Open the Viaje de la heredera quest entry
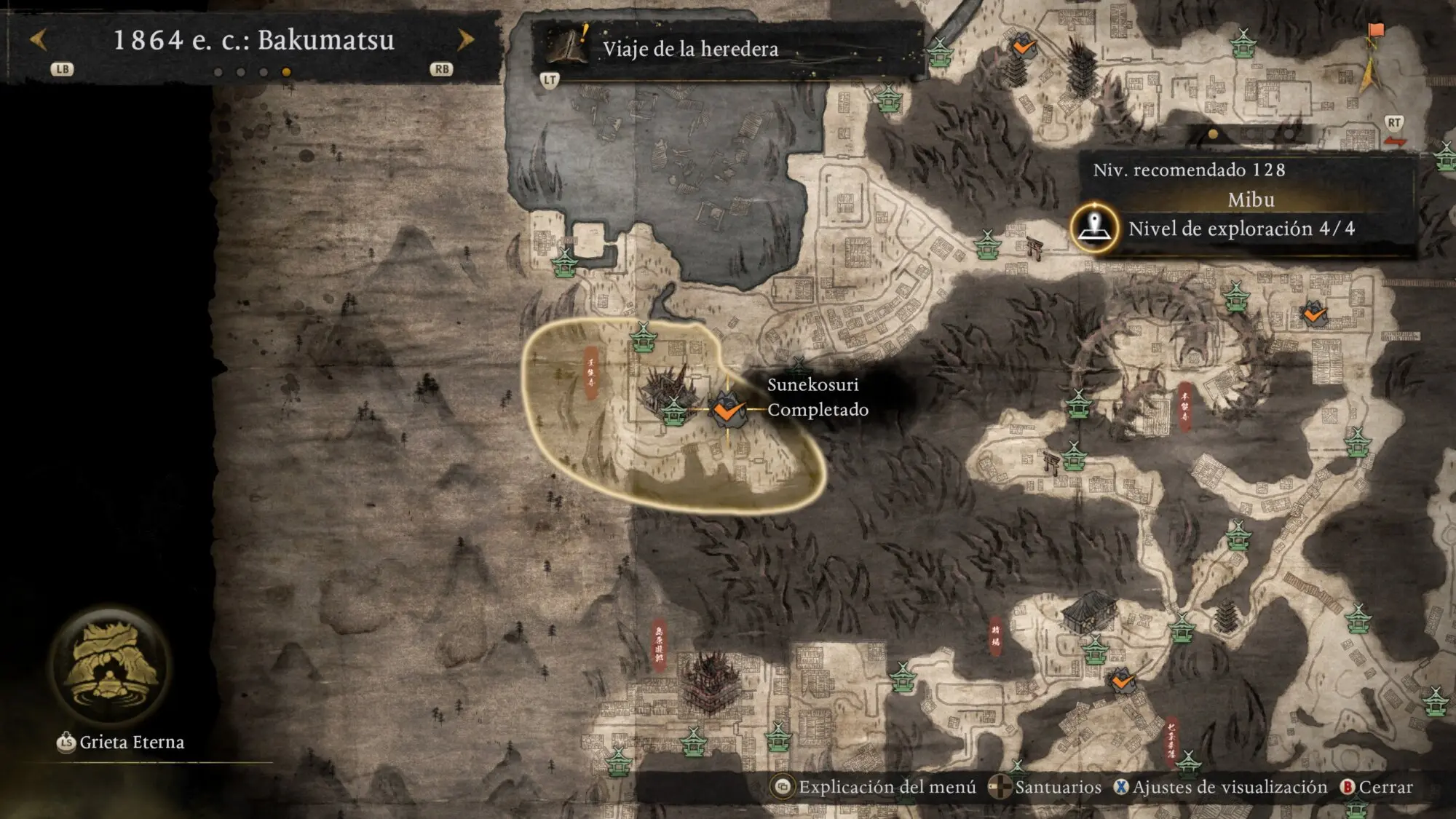The width and height of the screenshot is (1456, 819). (690, 49)
